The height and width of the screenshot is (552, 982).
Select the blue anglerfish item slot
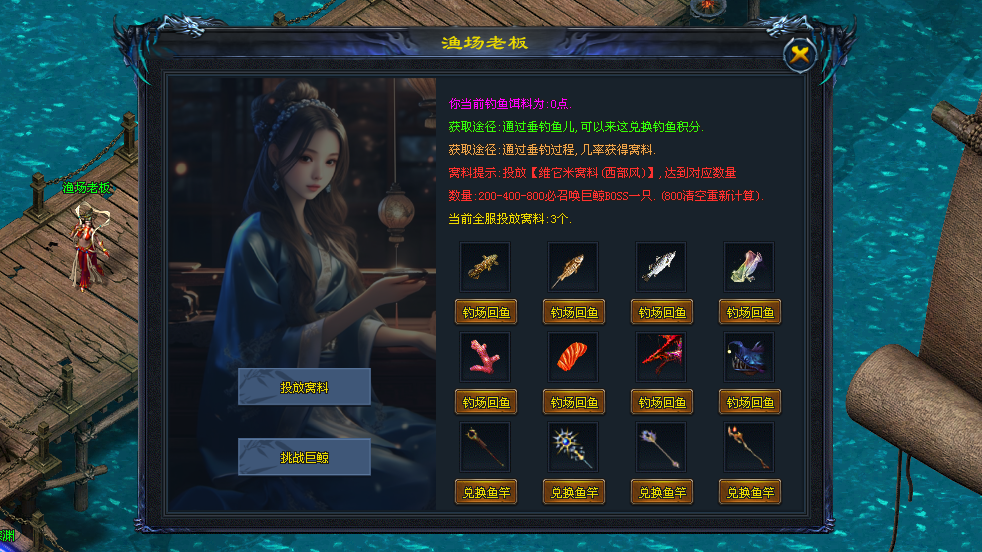pos(749,357)
